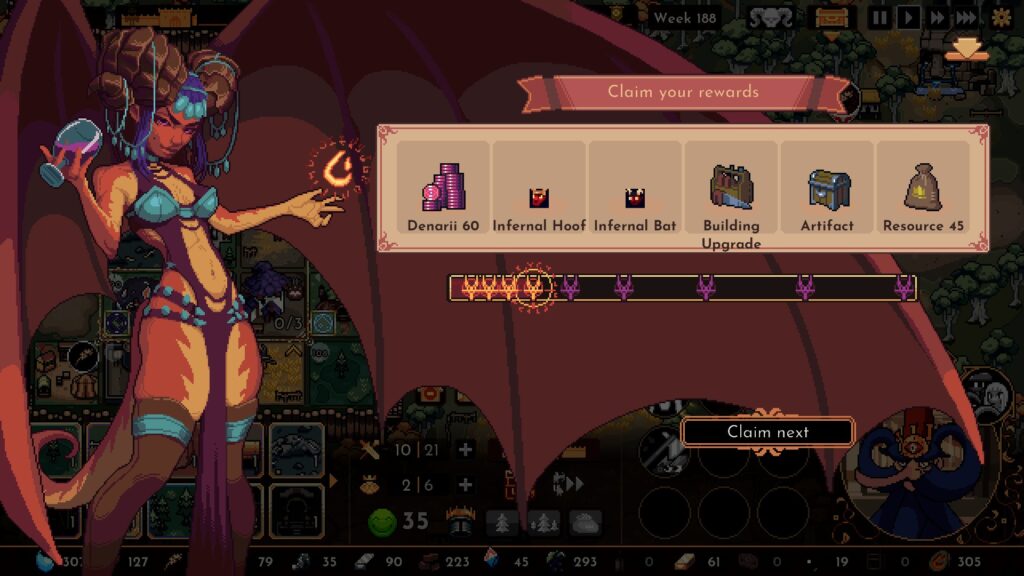This screenshot has height=576, width=1024.
Task: Set game speed to normal play
Action: (x=908, y=18)
